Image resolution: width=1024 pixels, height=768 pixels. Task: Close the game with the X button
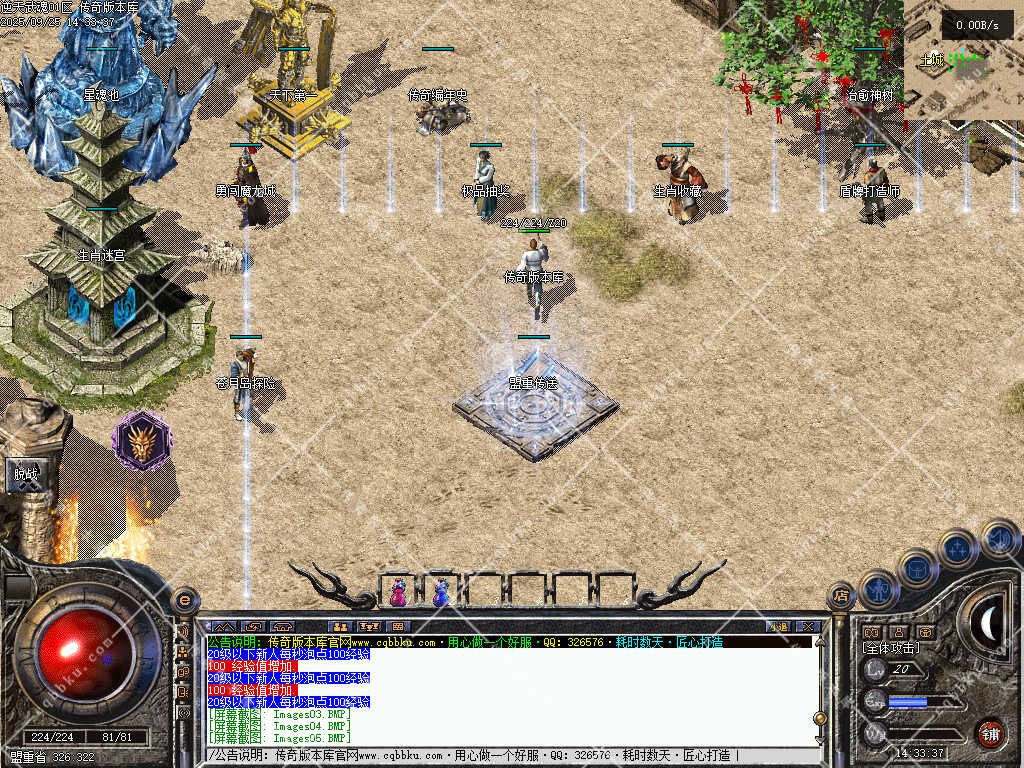tap(809, 627)
